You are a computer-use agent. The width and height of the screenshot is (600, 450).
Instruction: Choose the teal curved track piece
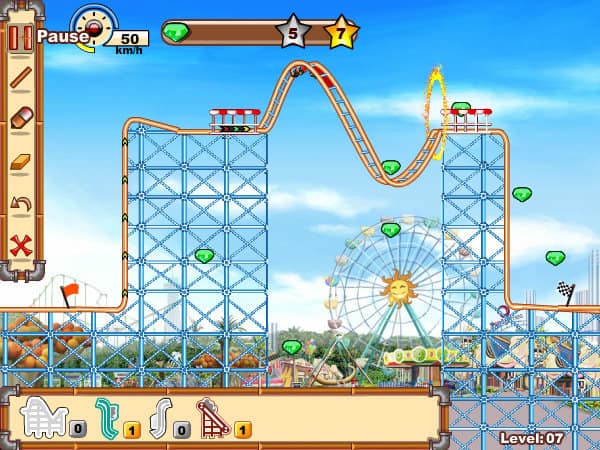click(108, 416)
